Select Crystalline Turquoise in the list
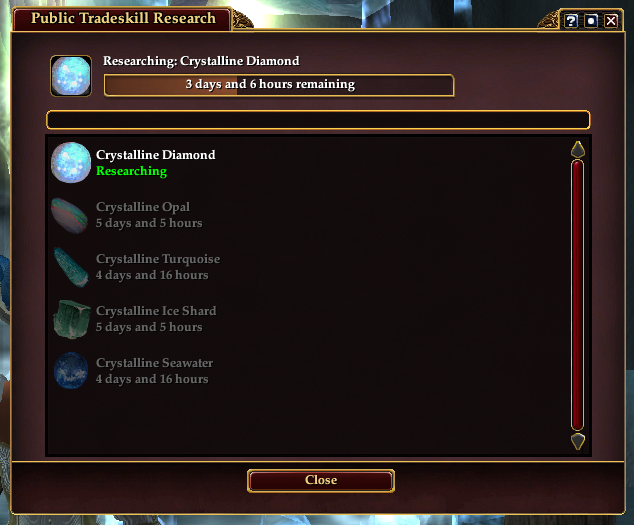 pyautogui.click(x=157, y=266)
